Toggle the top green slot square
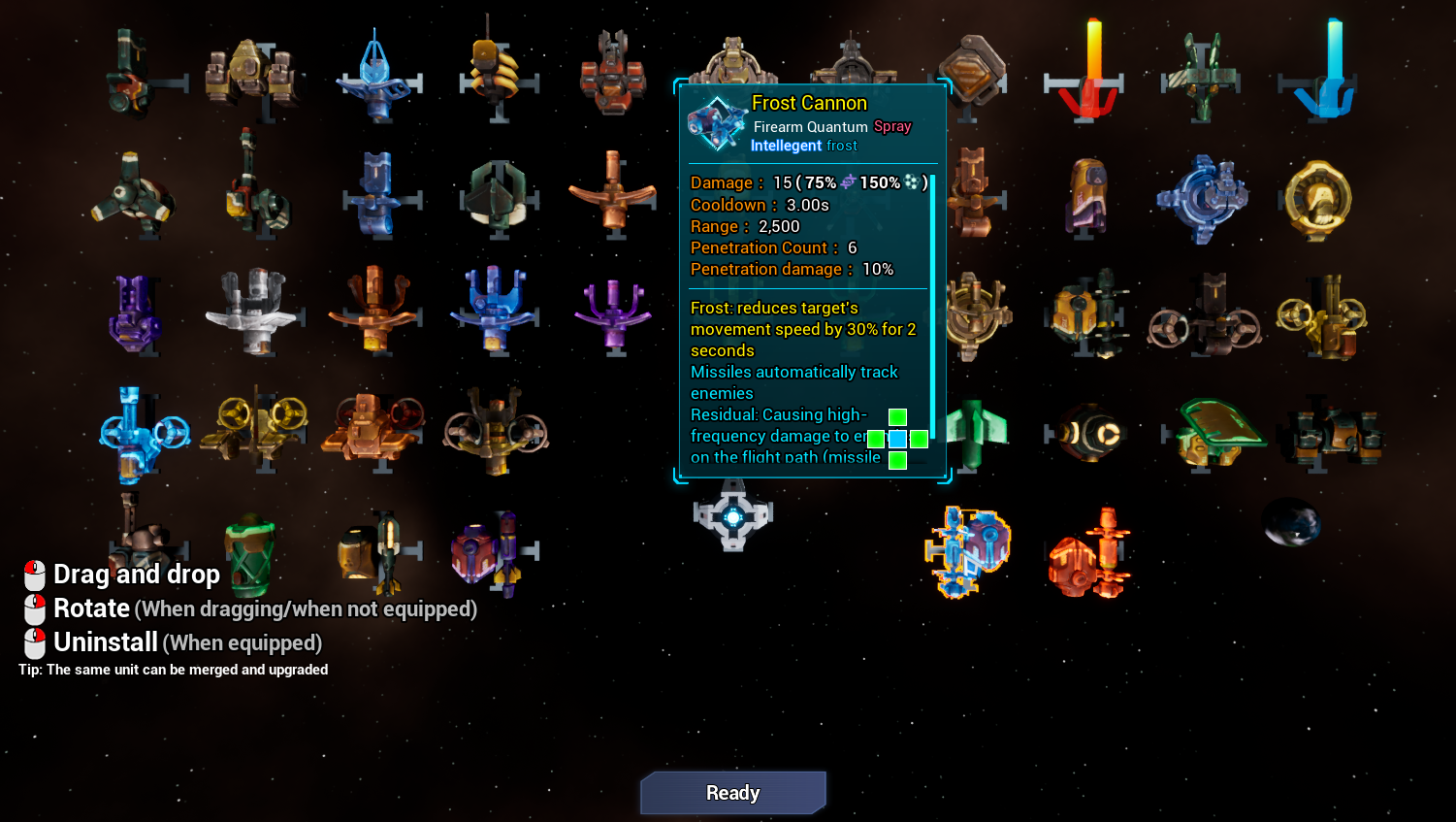 tap(896, 417)
